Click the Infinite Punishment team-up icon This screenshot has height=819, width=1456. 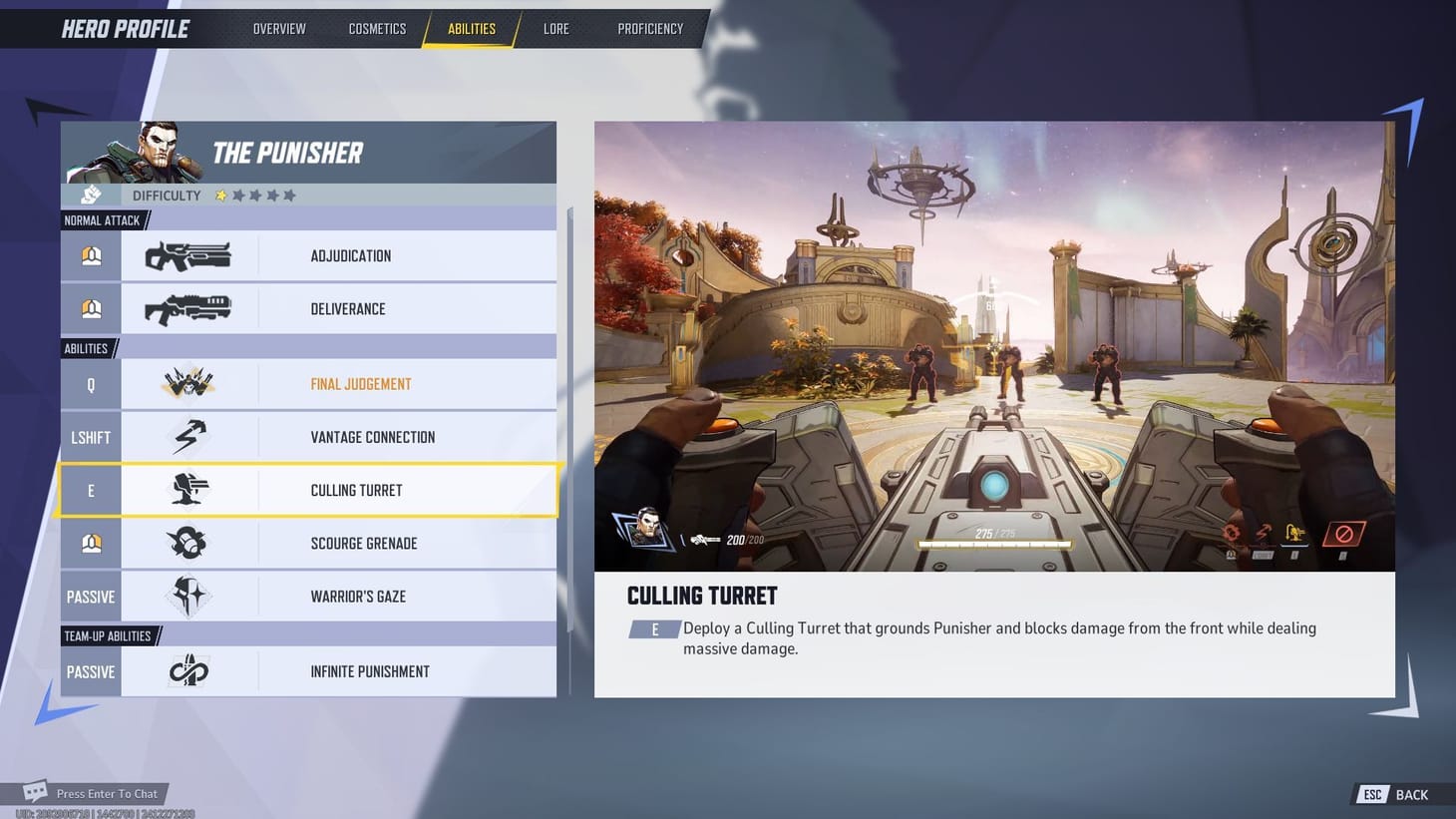point(189,670)
